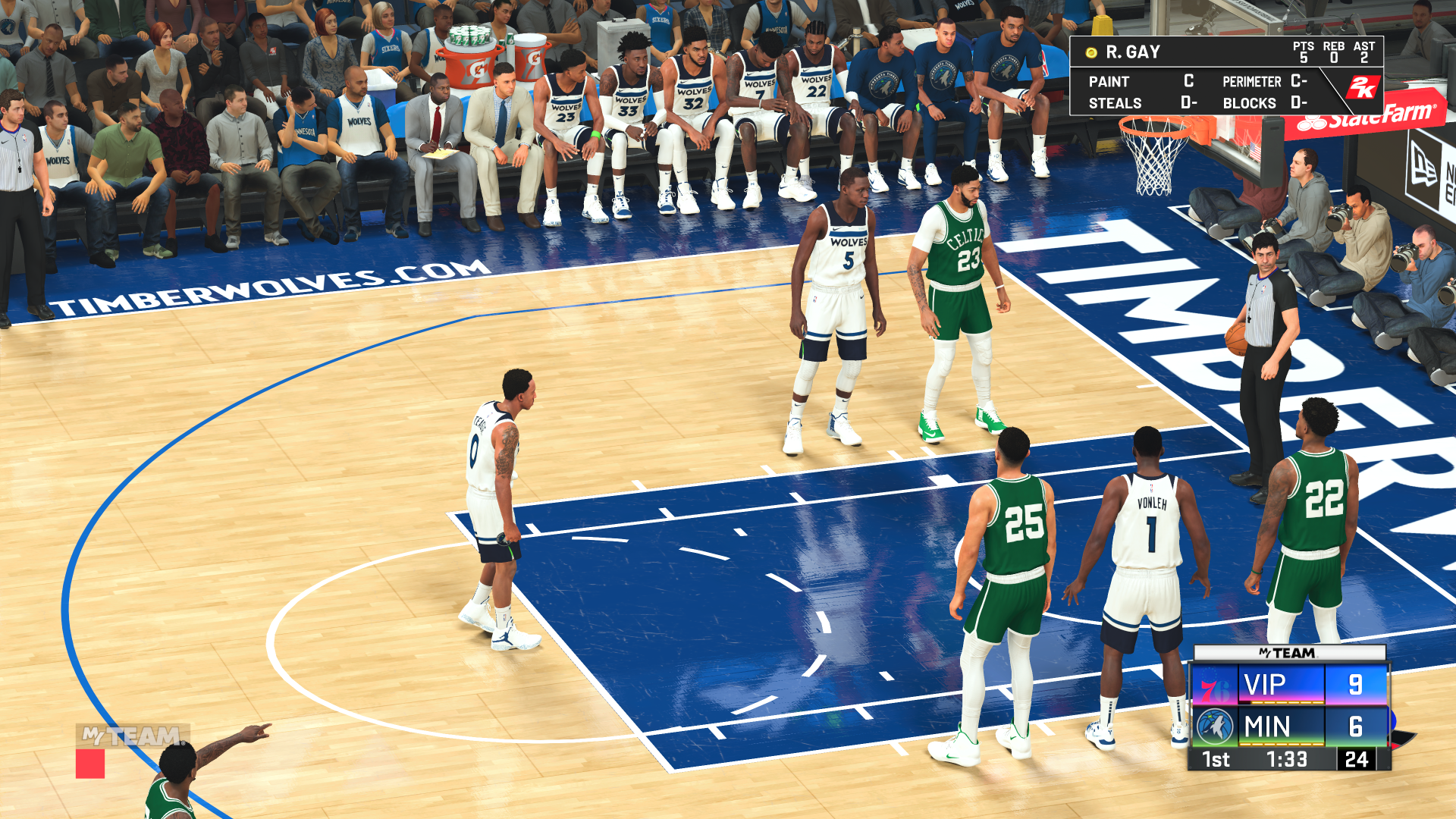Viewport: 1456px width, 819px height.
Task: Select the REB column header in the overlay
Action: (x=1332, y=45)
